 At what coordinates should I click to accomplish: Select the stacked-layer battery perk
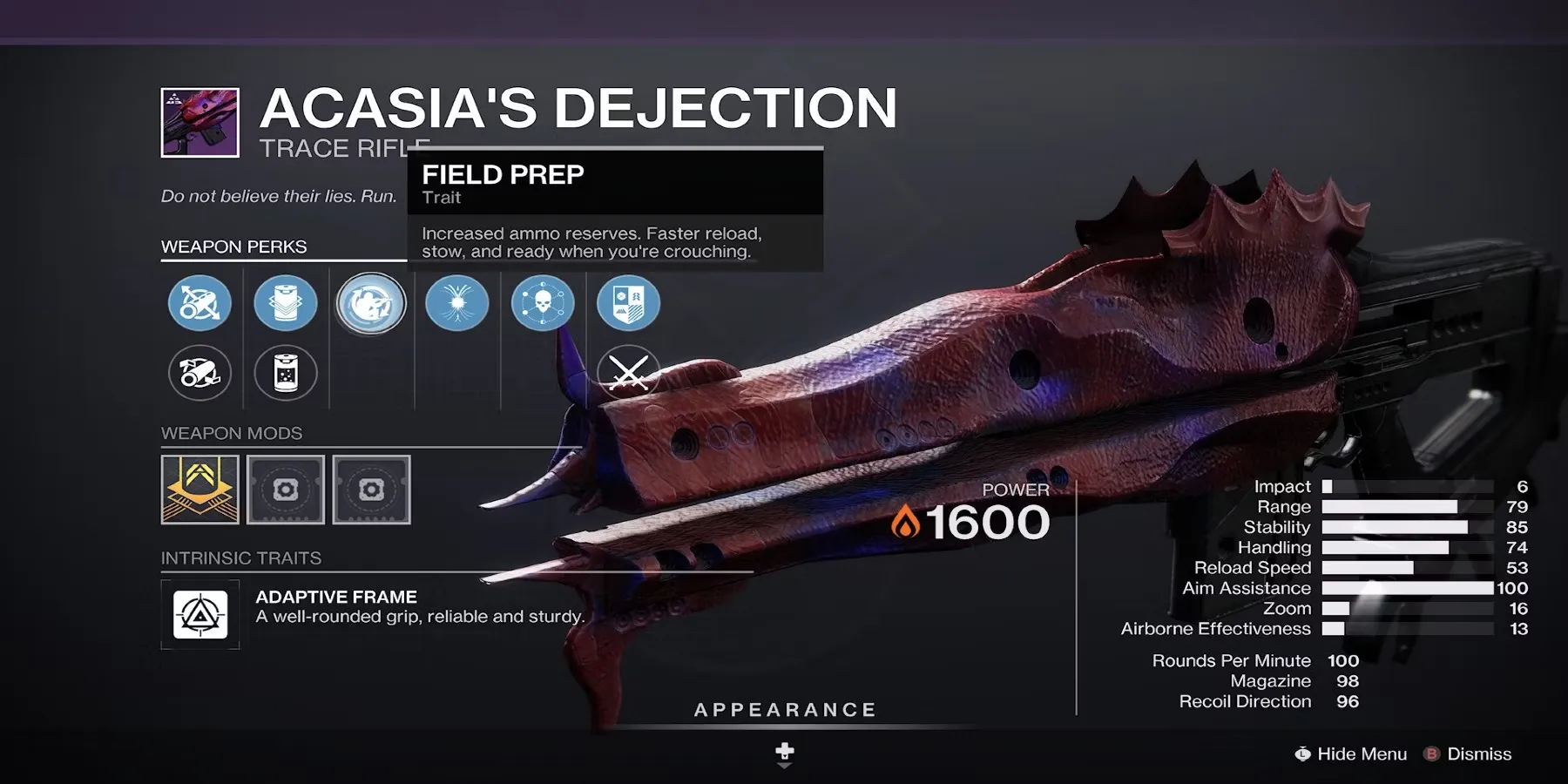286,303
